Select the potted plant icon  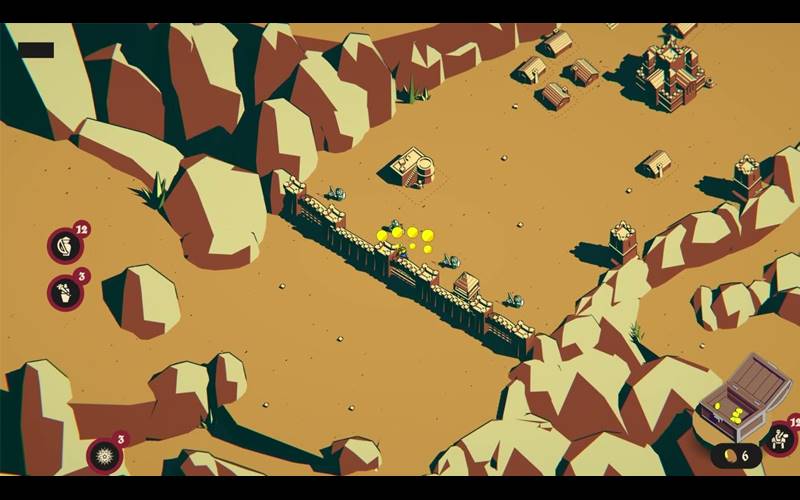pyautogui.click(x=64, y=293)
